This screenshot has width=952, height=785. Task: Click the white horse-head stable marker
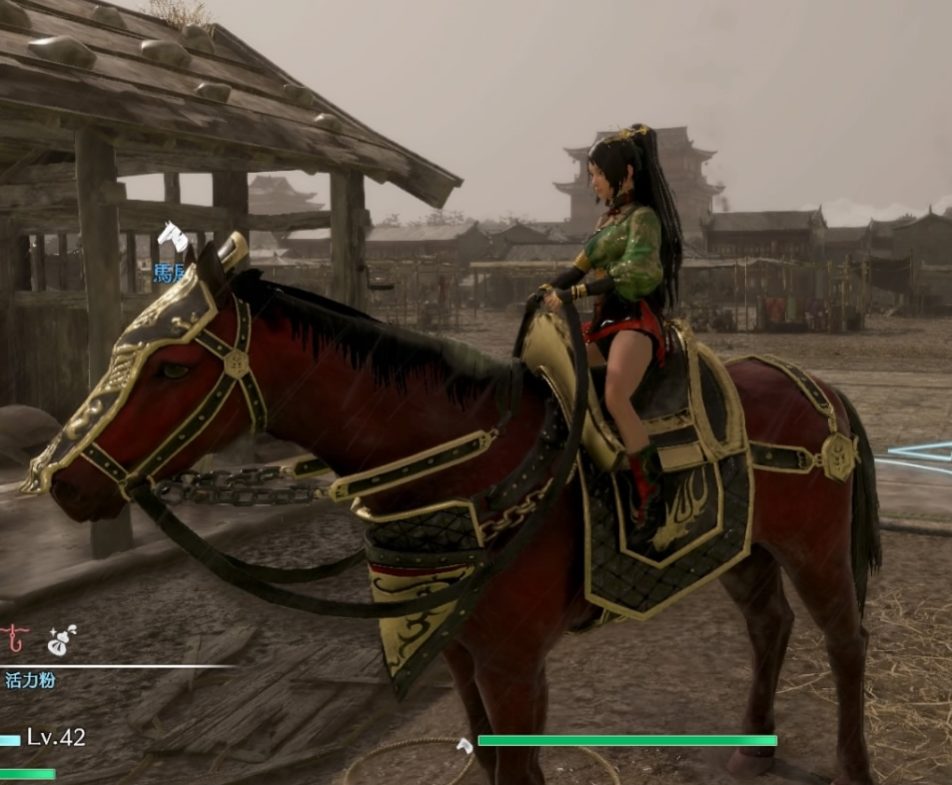click(172, 237)
